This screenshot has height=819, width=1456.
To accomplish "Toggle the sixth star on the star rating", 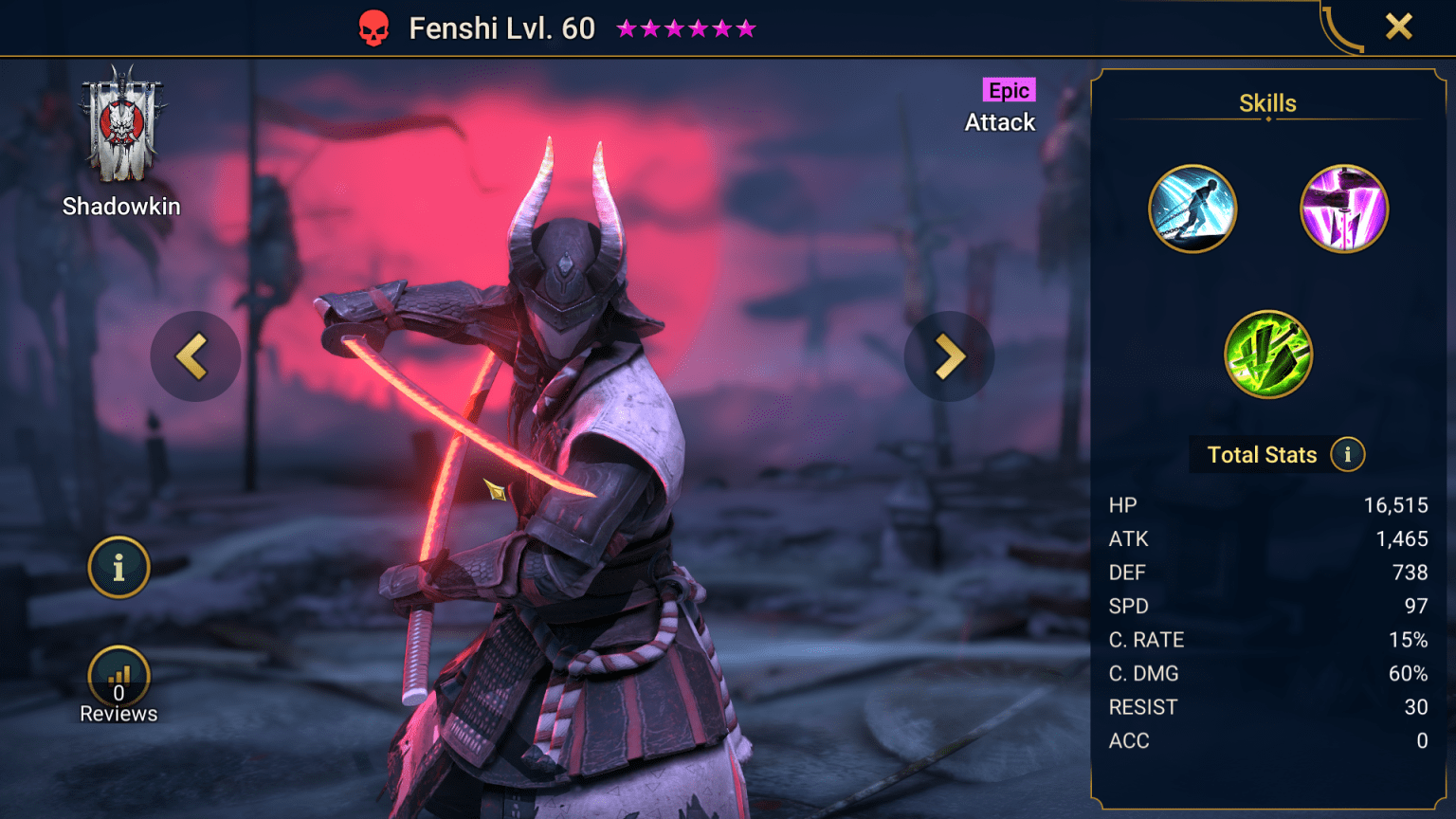I will click(x=744, y=27).
